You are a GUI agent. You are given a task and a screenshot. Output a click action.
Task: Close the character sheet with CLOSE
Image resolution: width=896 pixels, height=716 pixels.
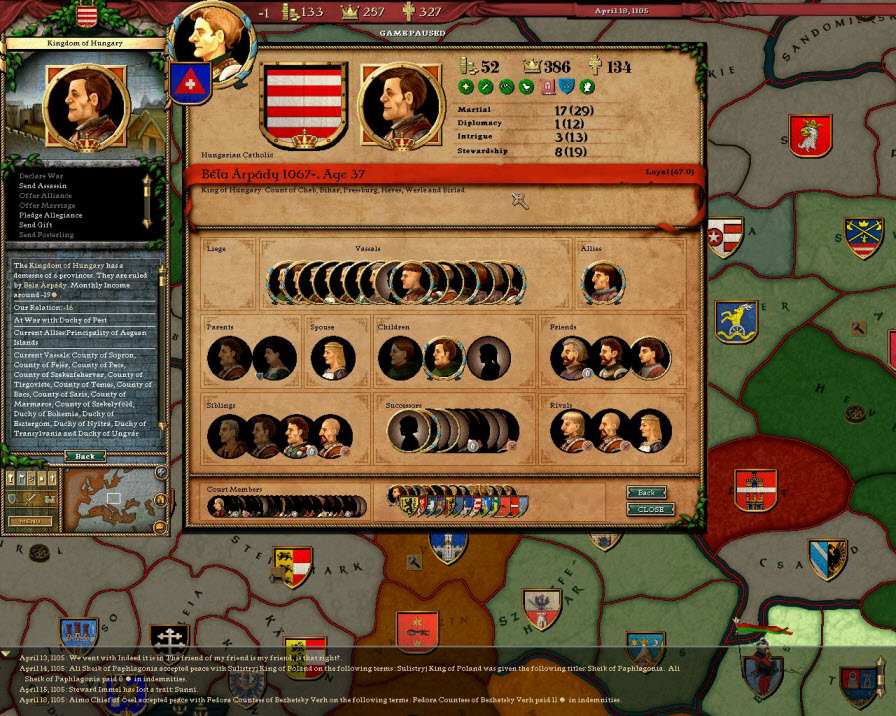pyautogui.click(x=650, y=509)
